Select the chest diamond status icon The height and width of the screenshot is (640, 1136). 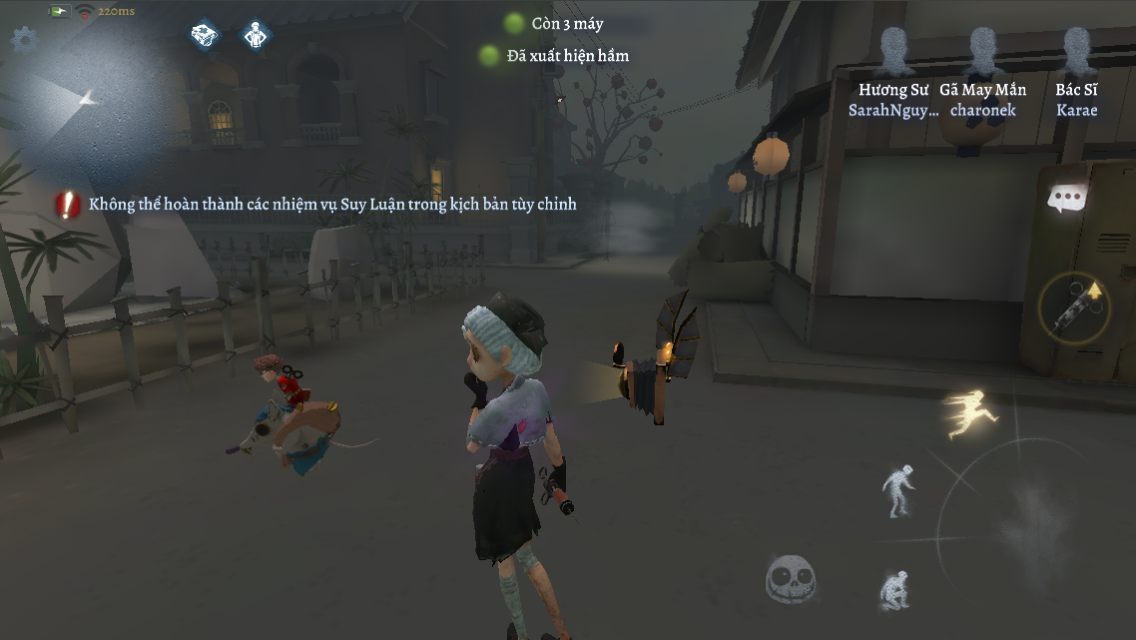tap(204, 36)
